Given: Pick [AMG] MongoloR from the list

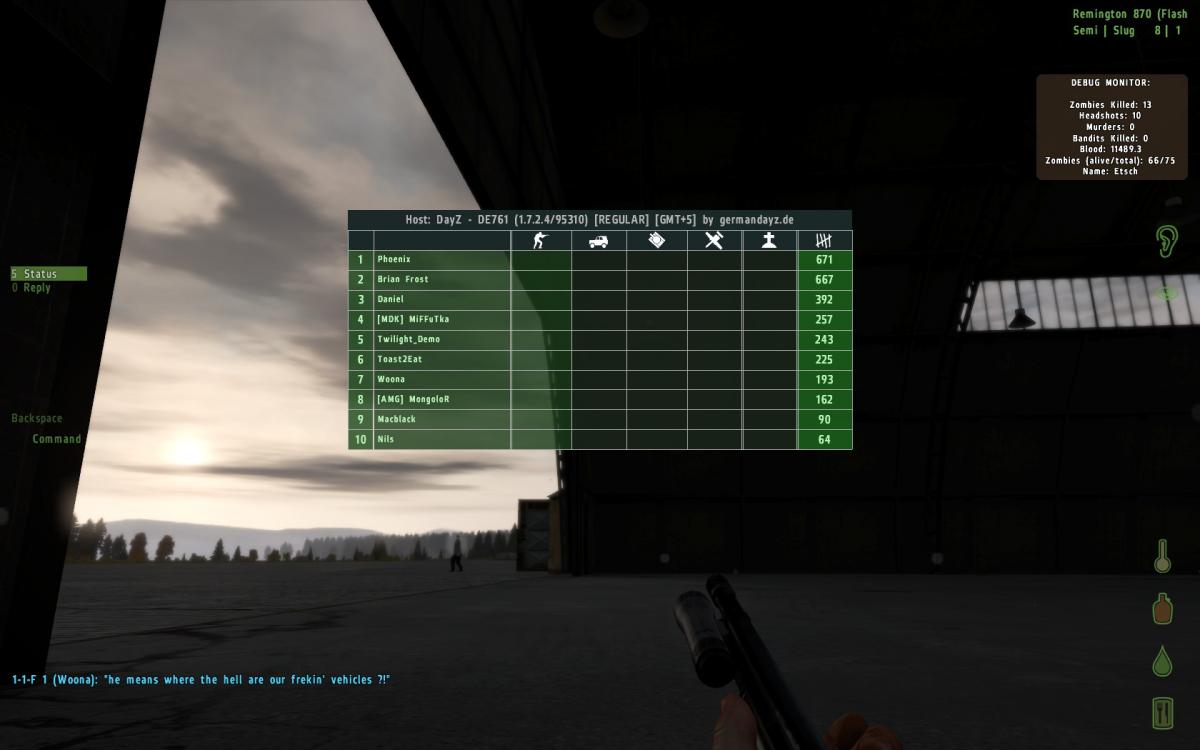Looking at the screenshot, I should (x=413, y=400).
